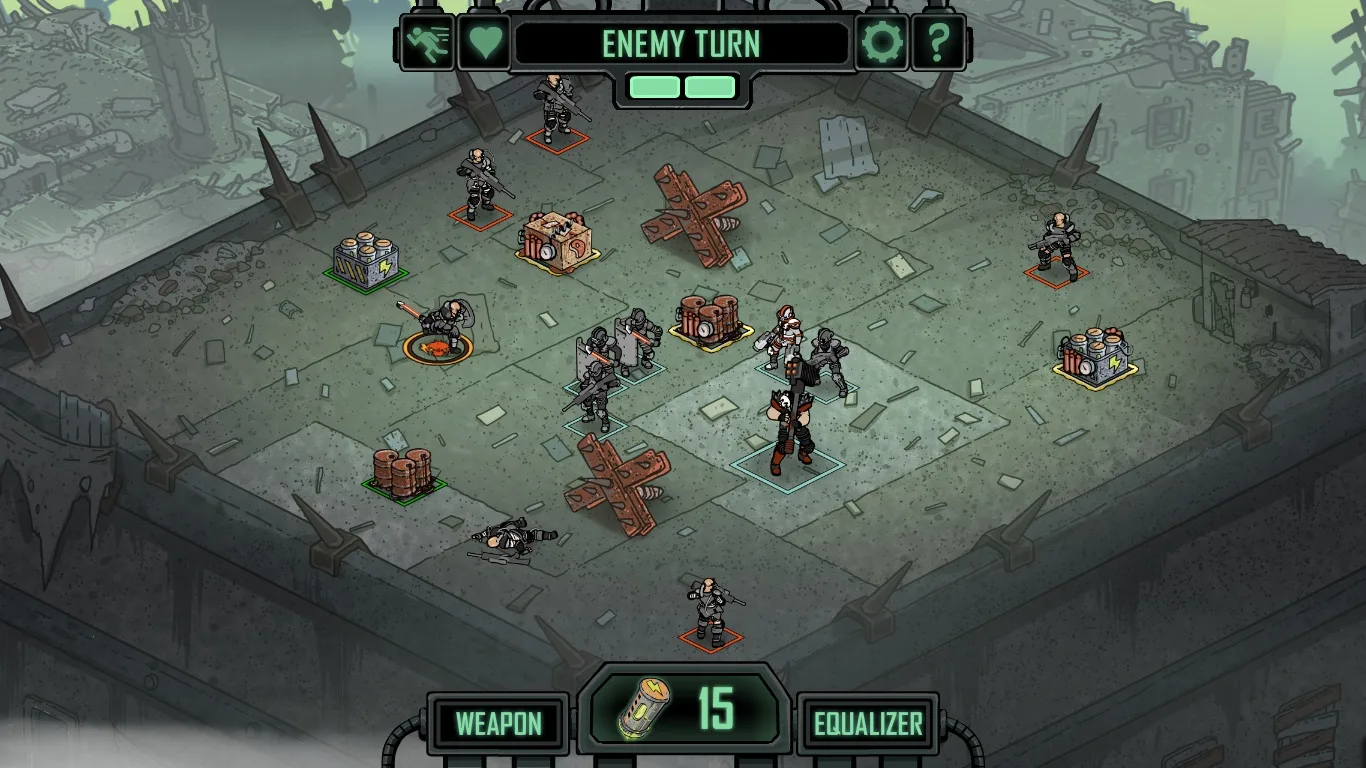Click the stack of red oil barrels
This screenshot has width=1366, height=768.
point(400,467)
